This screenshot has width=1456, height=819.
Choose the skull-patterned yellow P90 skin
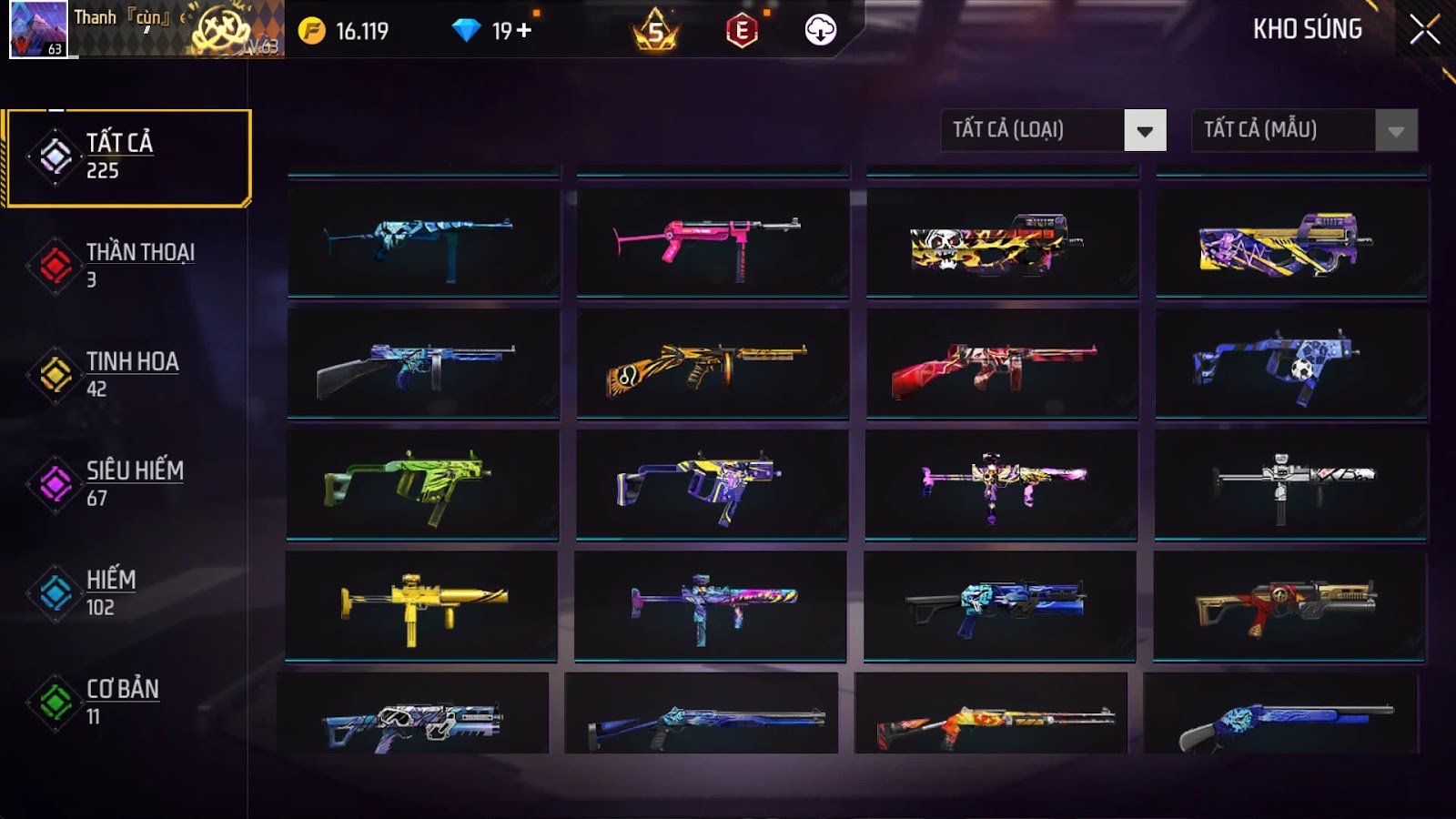[x=1002, y=242]
